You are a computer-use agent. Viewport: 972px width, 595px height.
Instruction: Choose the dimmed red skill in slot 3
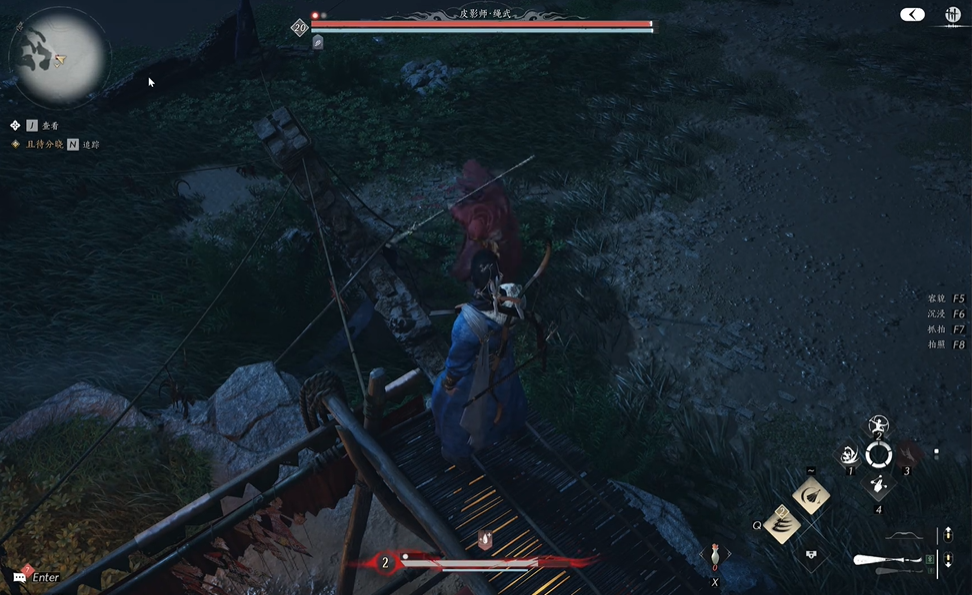click(907, 455)
